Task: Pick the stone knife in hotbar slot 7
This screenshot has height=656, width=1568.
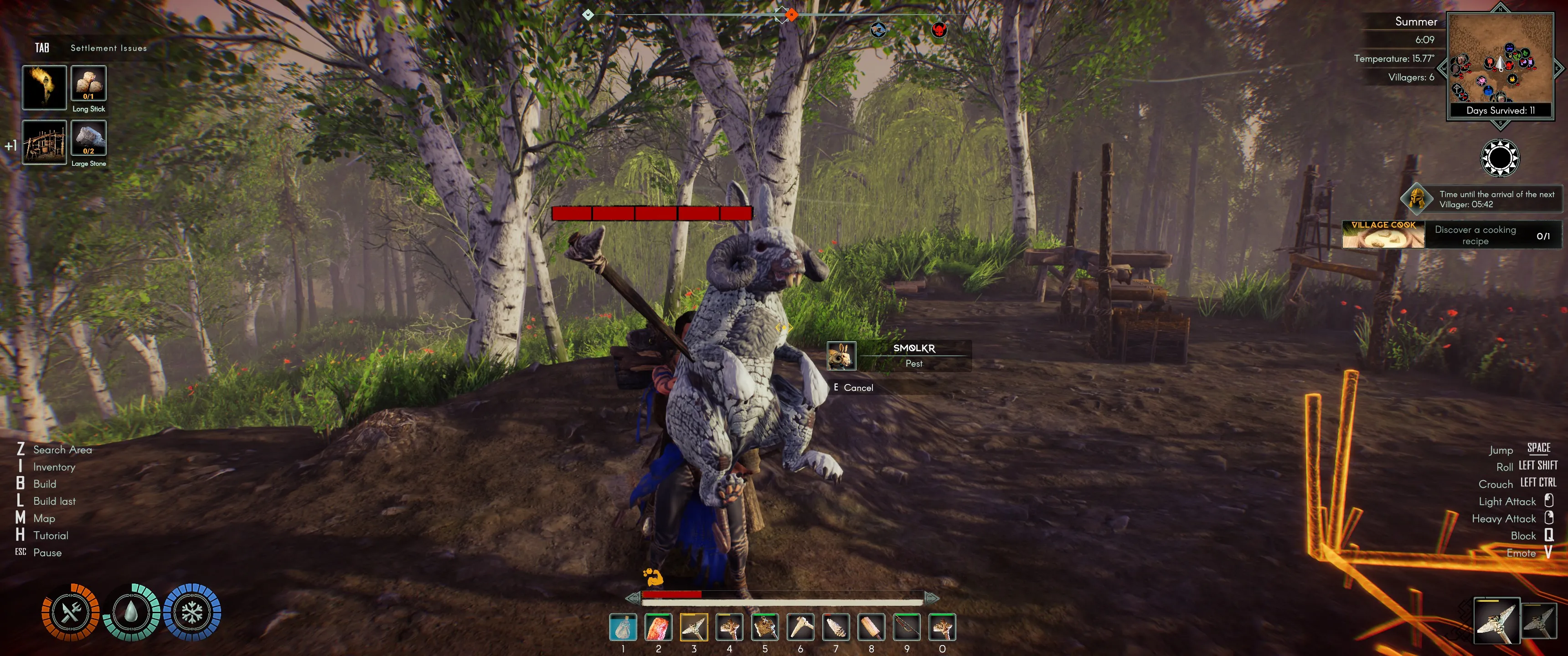Action: pos(836,627)
